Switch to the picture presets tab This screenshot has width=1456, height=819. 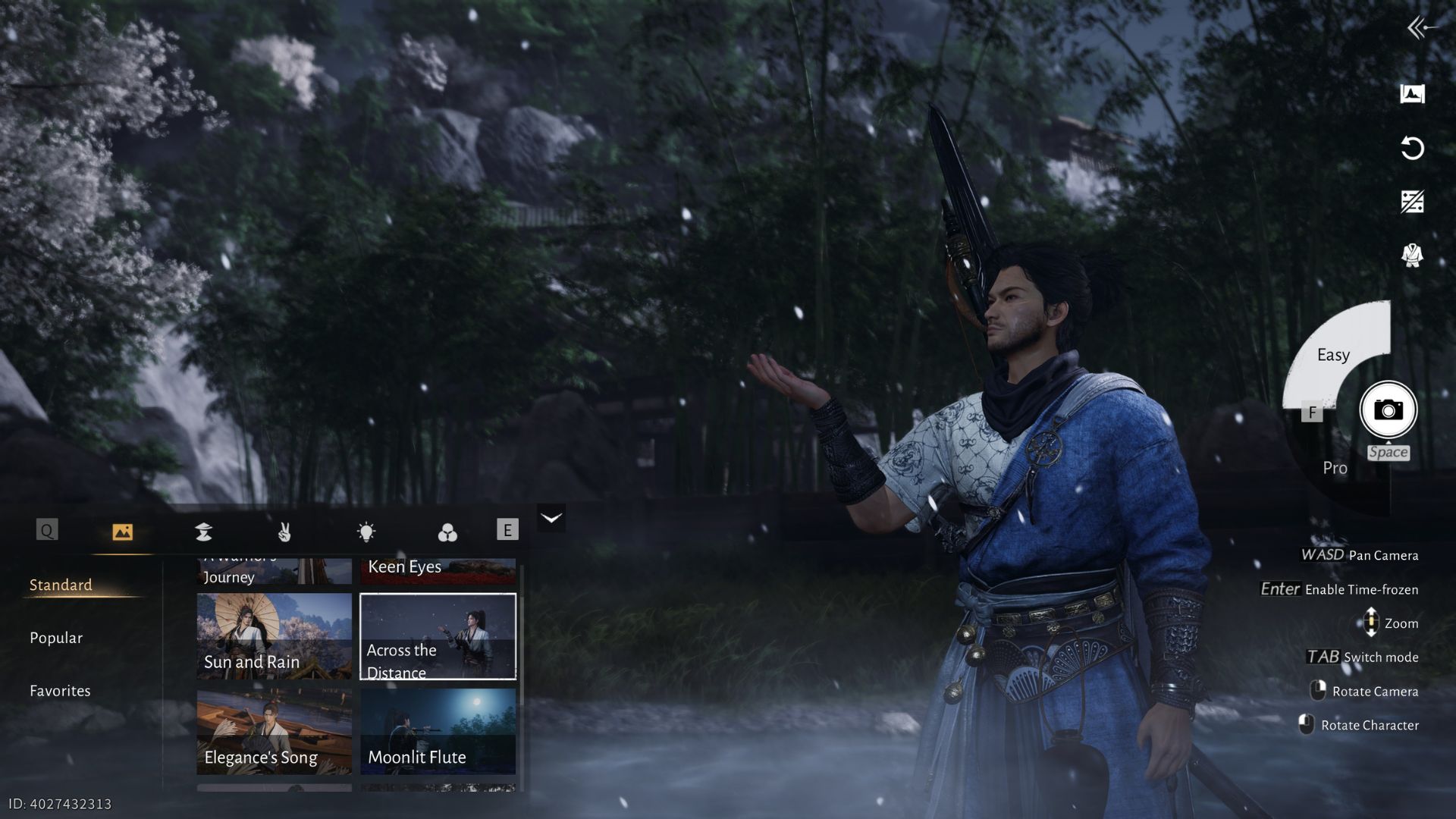click(122, 532)
